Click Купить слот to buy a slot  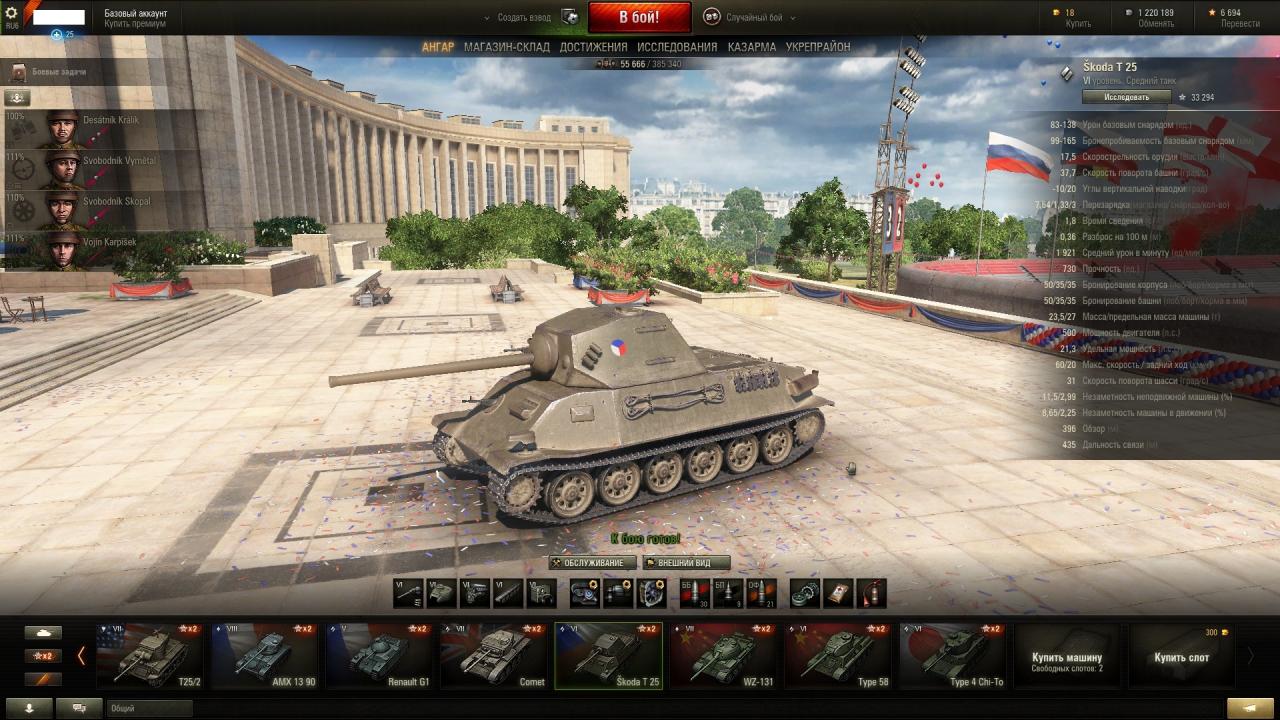(1181, 657)
